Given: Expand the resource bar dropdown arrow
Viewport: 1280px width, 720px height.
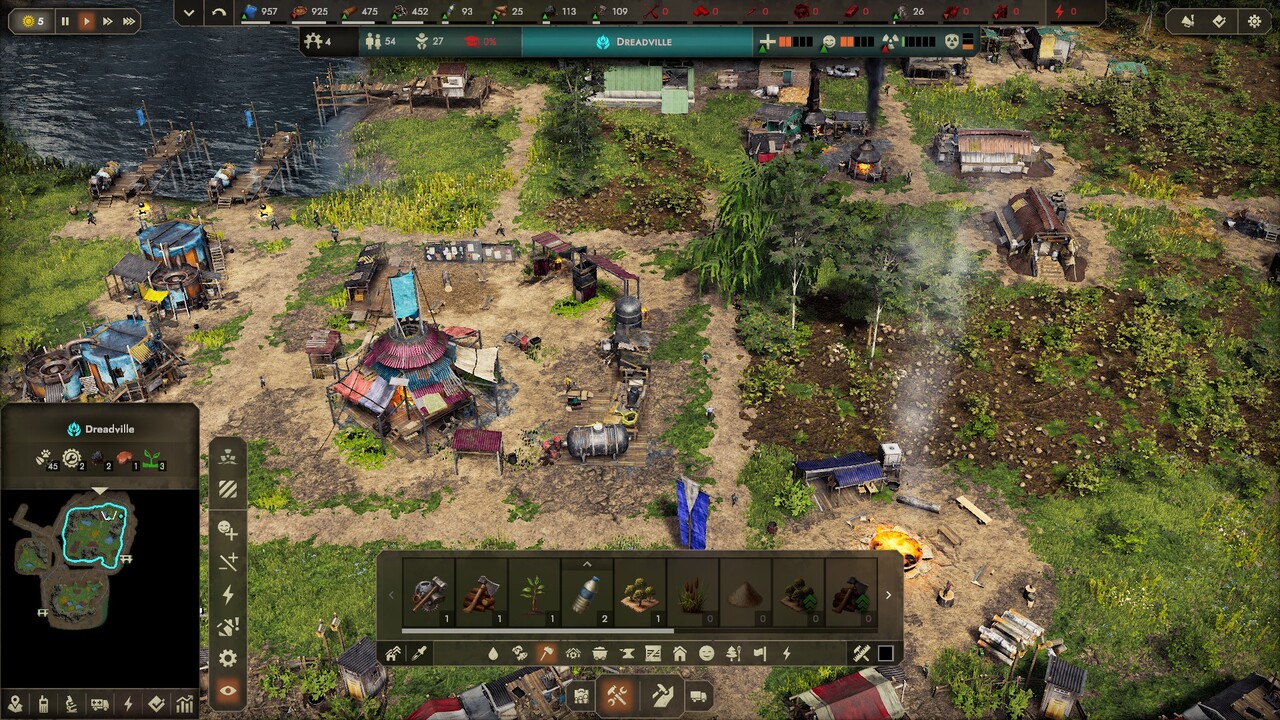Looking at the screenshot, I should click(x=189, y=12).
